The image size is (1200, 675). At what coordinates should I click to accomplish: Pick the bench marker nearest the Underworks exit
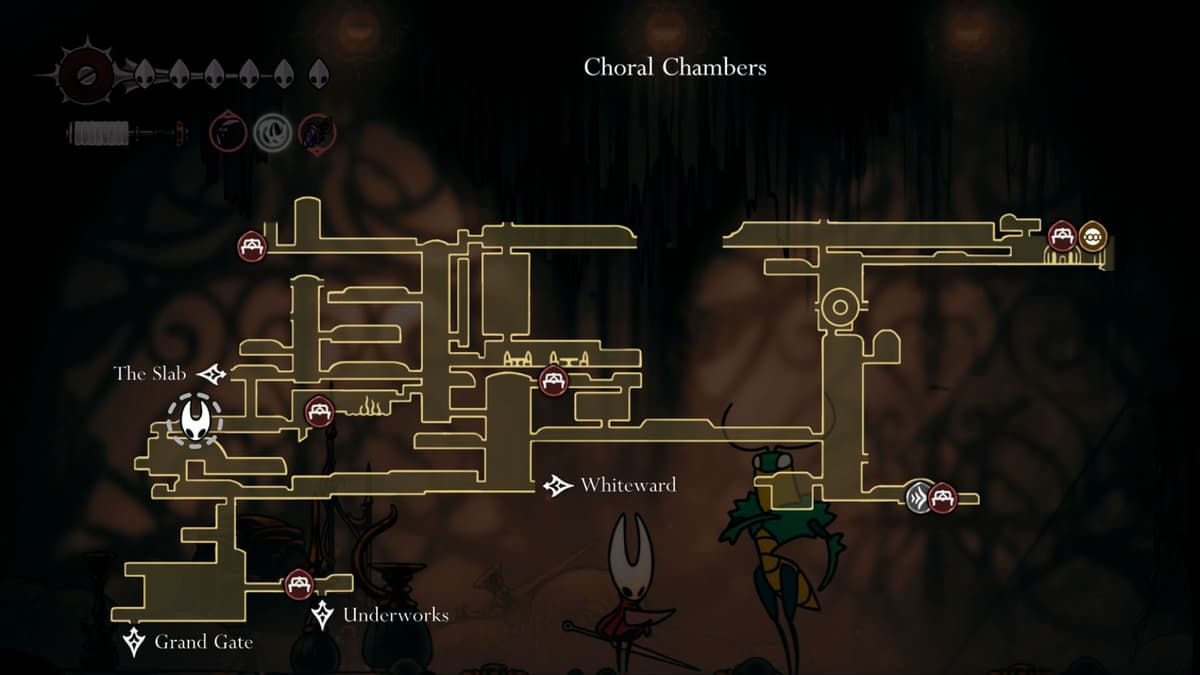298,584
